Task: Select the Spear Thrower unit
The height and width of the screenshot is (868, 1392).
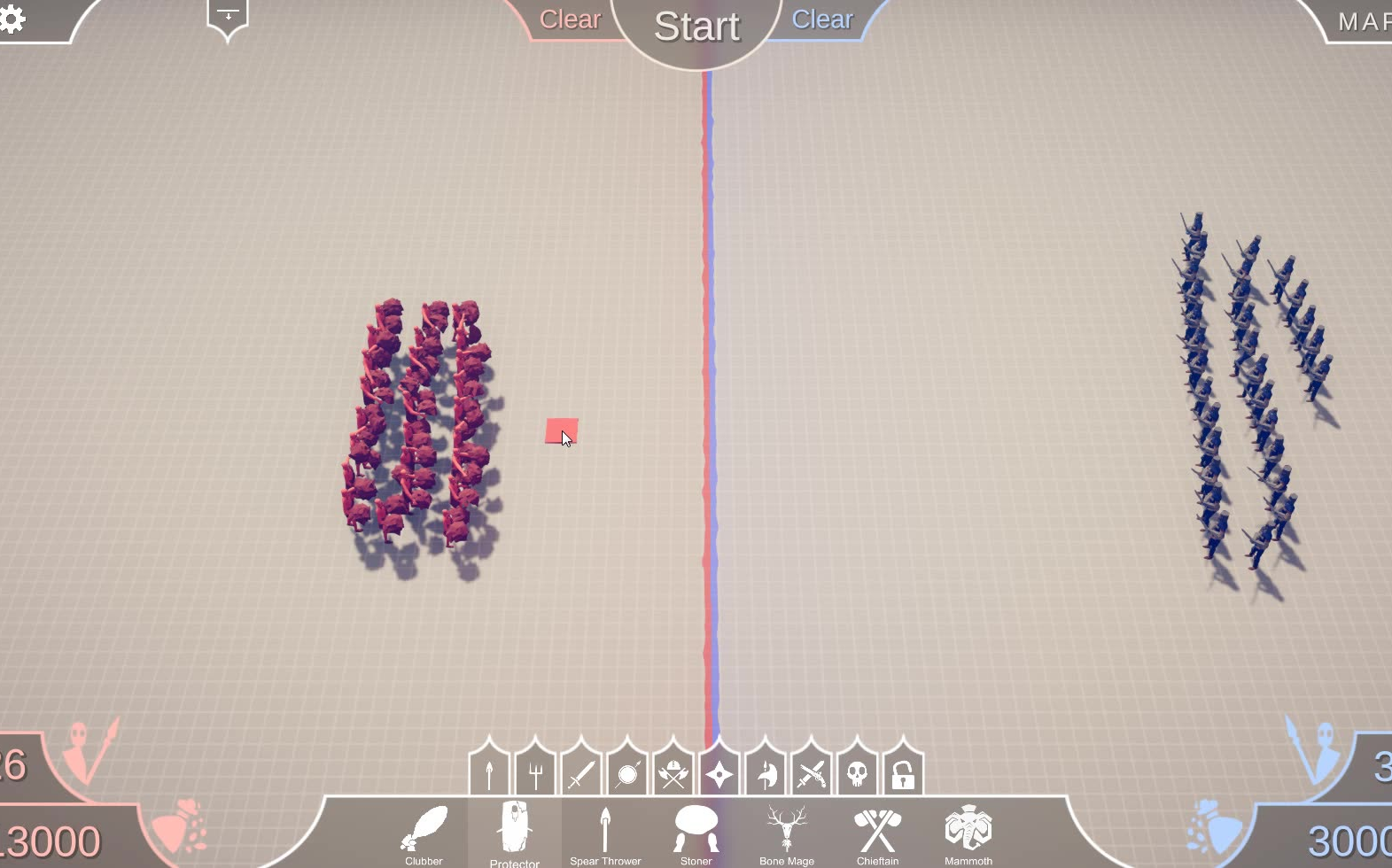Action: [x=606, y=831]
